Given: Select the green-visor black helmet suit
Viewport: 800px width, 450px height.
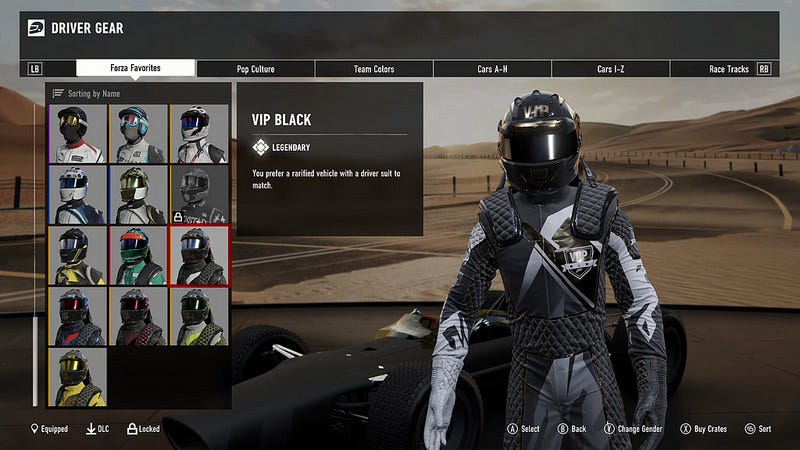Looking at the screenshot, I should (x=199, y=316).
